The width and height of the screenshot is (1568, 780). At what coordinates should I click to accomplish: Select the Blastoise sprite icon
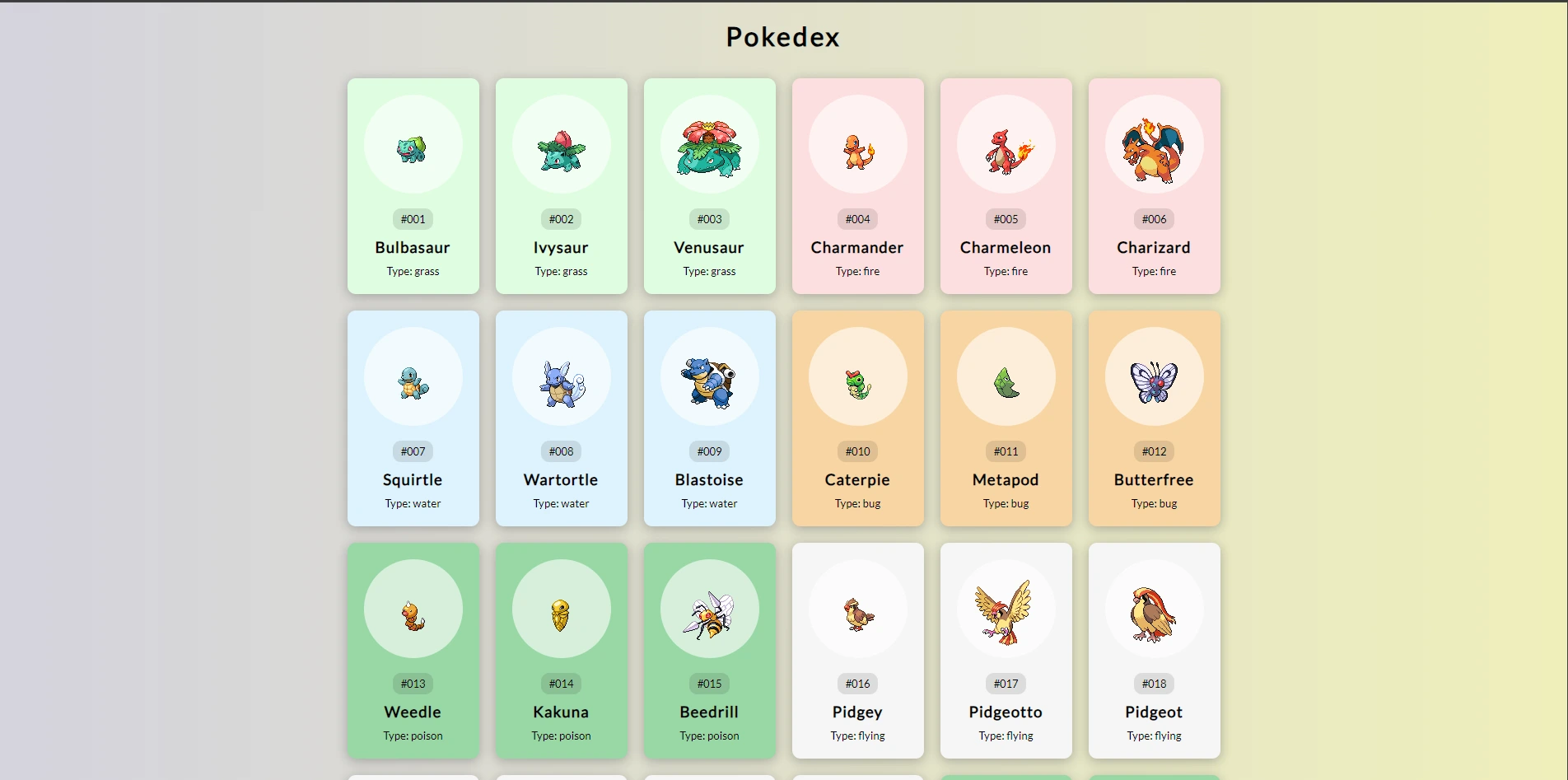click(709, 376)
